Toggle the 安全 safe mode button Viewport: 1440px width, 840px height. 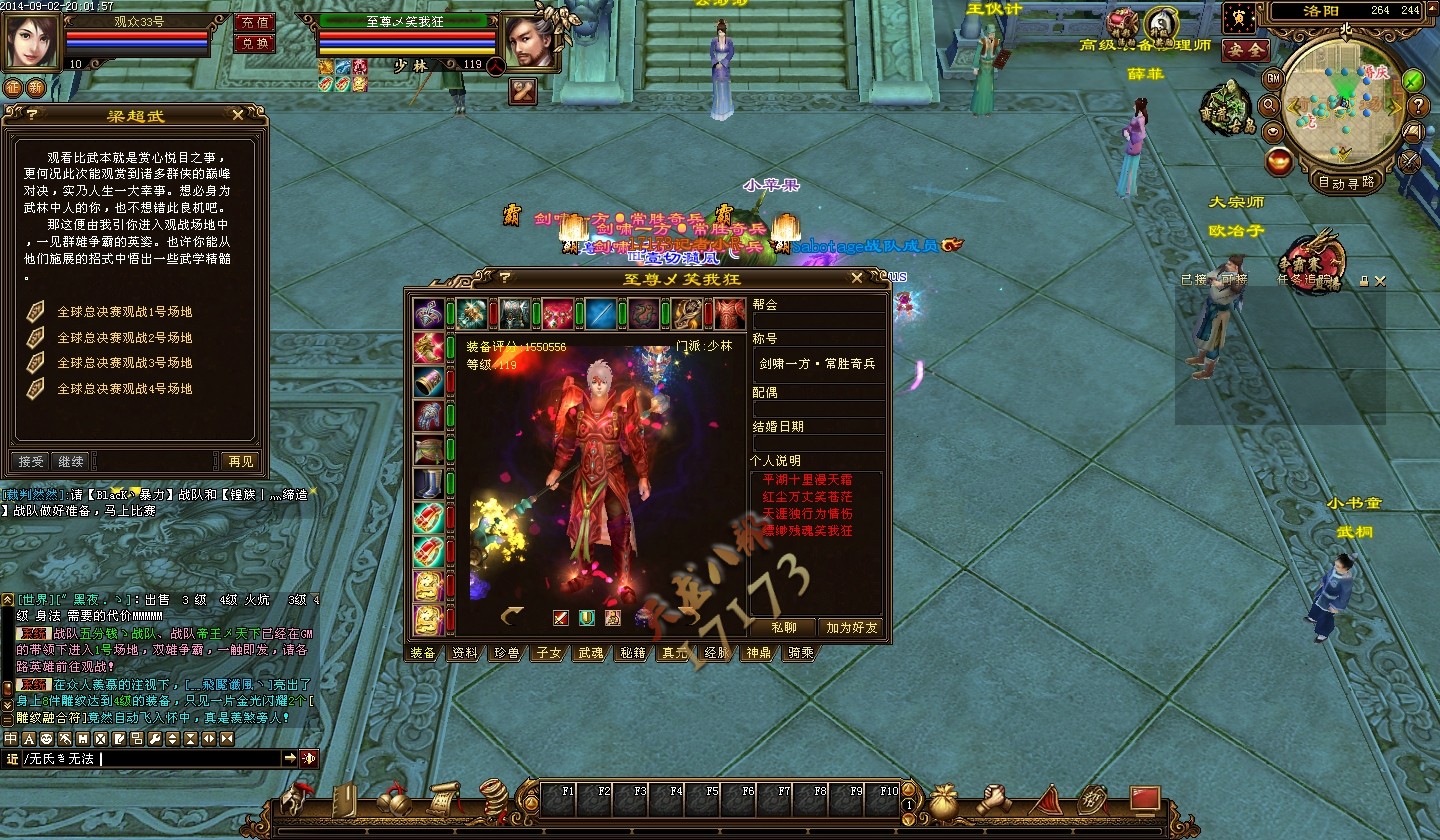click(x=1245, y=49)
